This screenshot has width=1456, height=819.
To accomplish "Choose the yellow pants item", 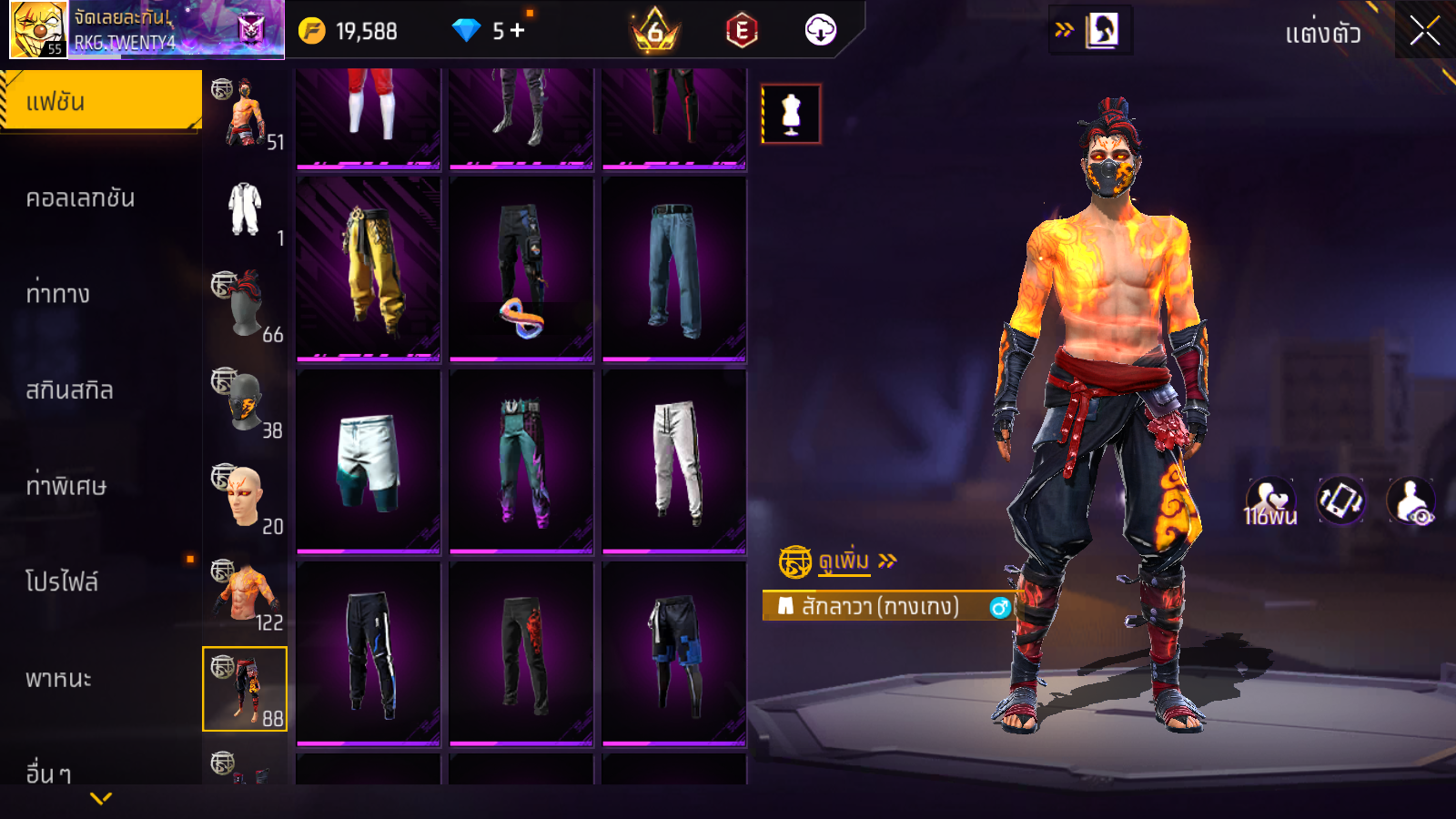I will (x=369, y=268).
